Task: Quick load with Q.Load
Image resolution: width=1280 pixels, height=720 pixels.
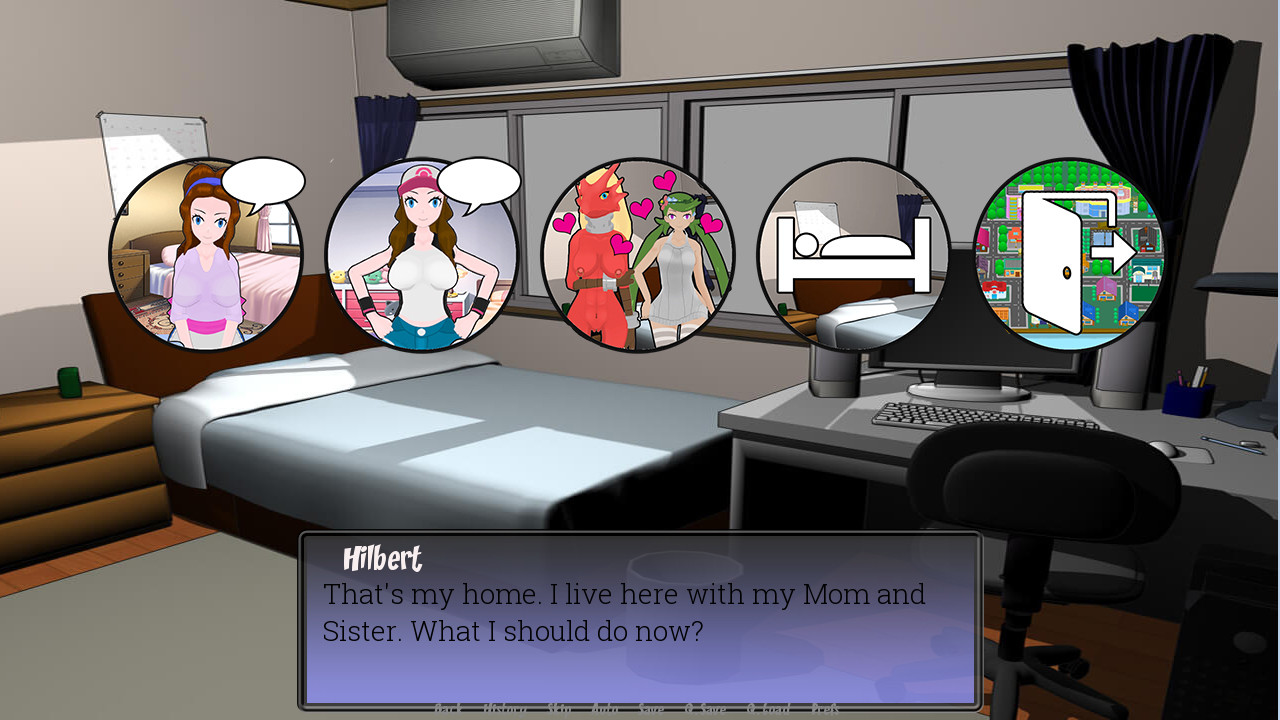Action: tap(769, 710)
